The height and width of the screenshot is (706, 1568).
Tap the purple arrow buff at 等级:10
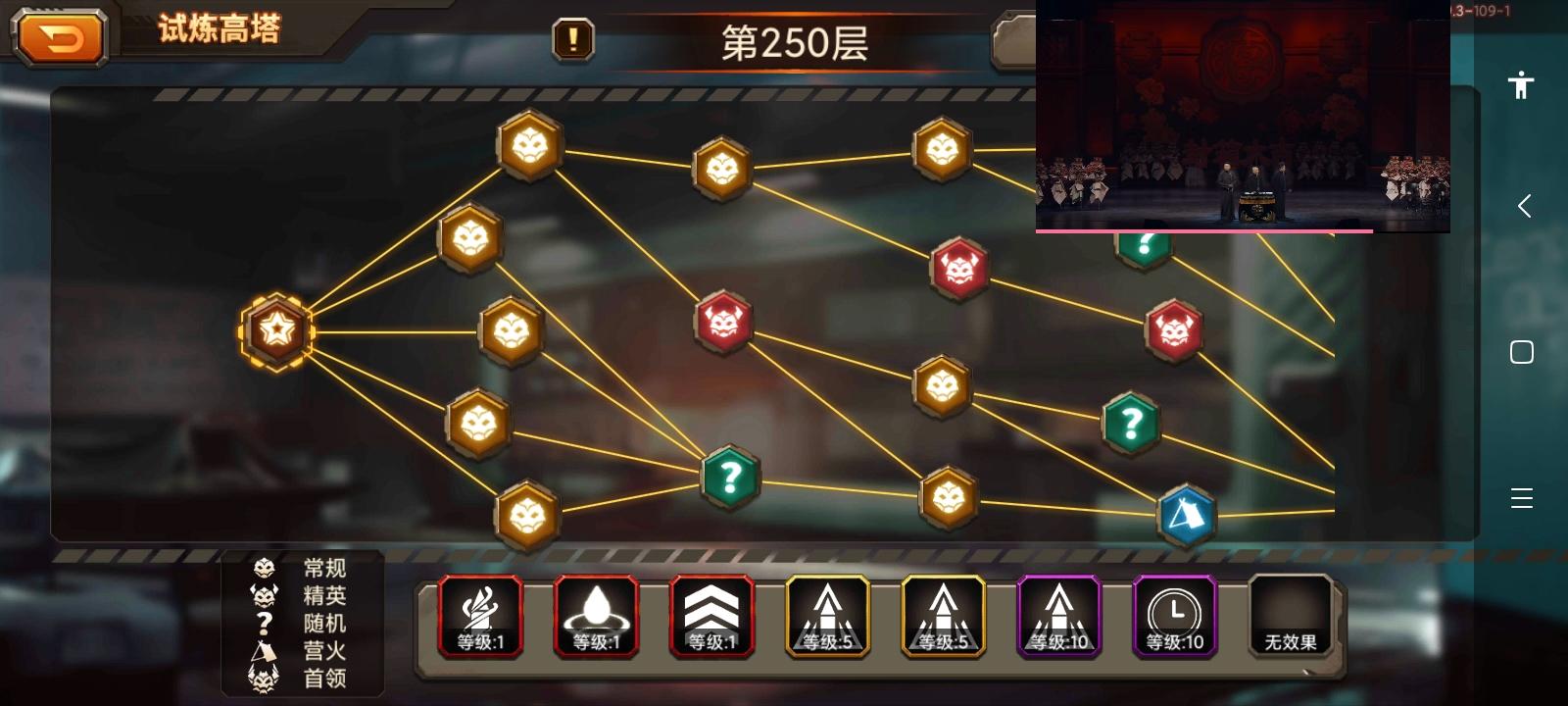1058,616
